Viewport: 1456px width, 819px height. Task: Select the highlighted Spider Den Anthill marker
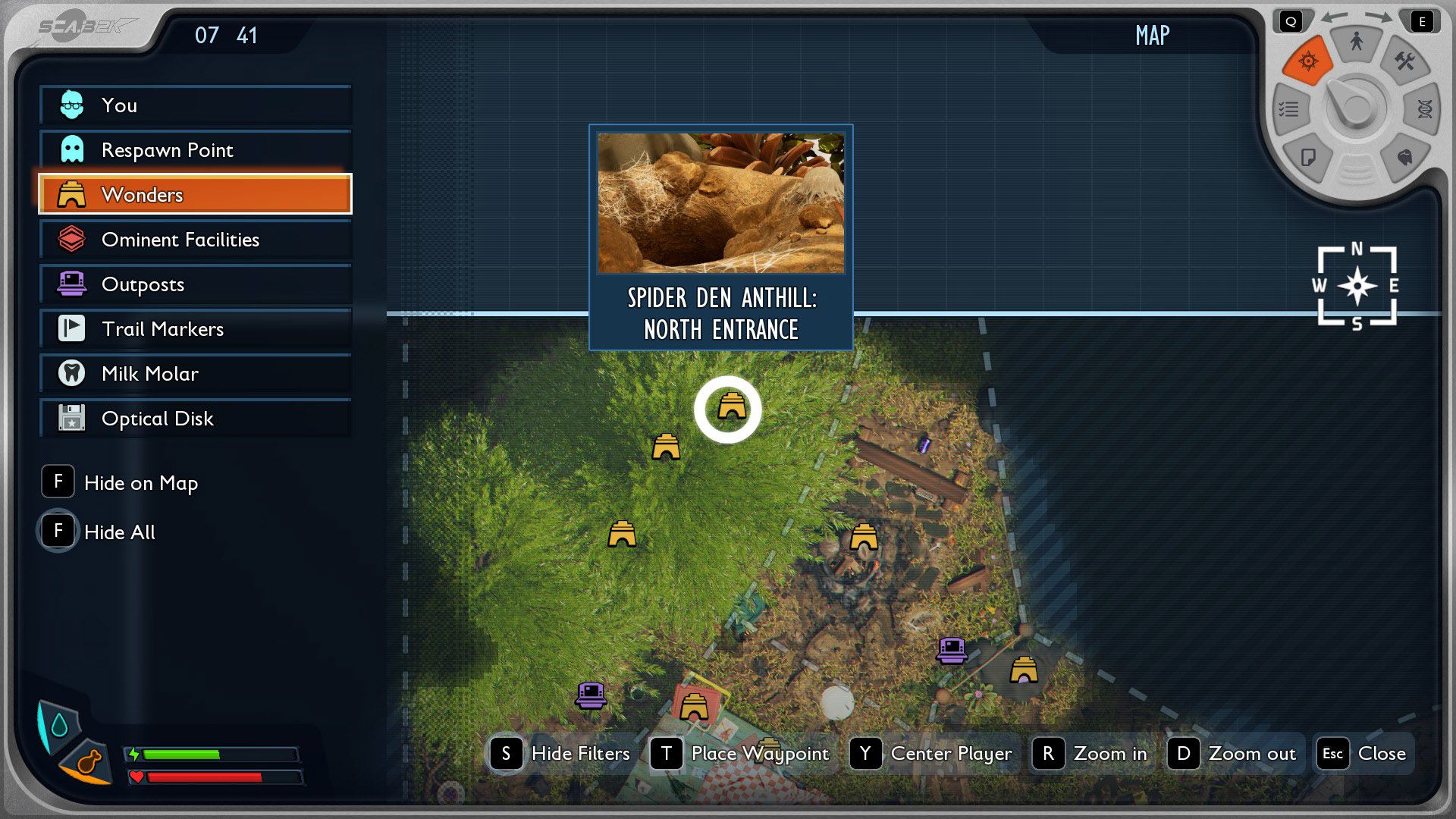(729, 409)
